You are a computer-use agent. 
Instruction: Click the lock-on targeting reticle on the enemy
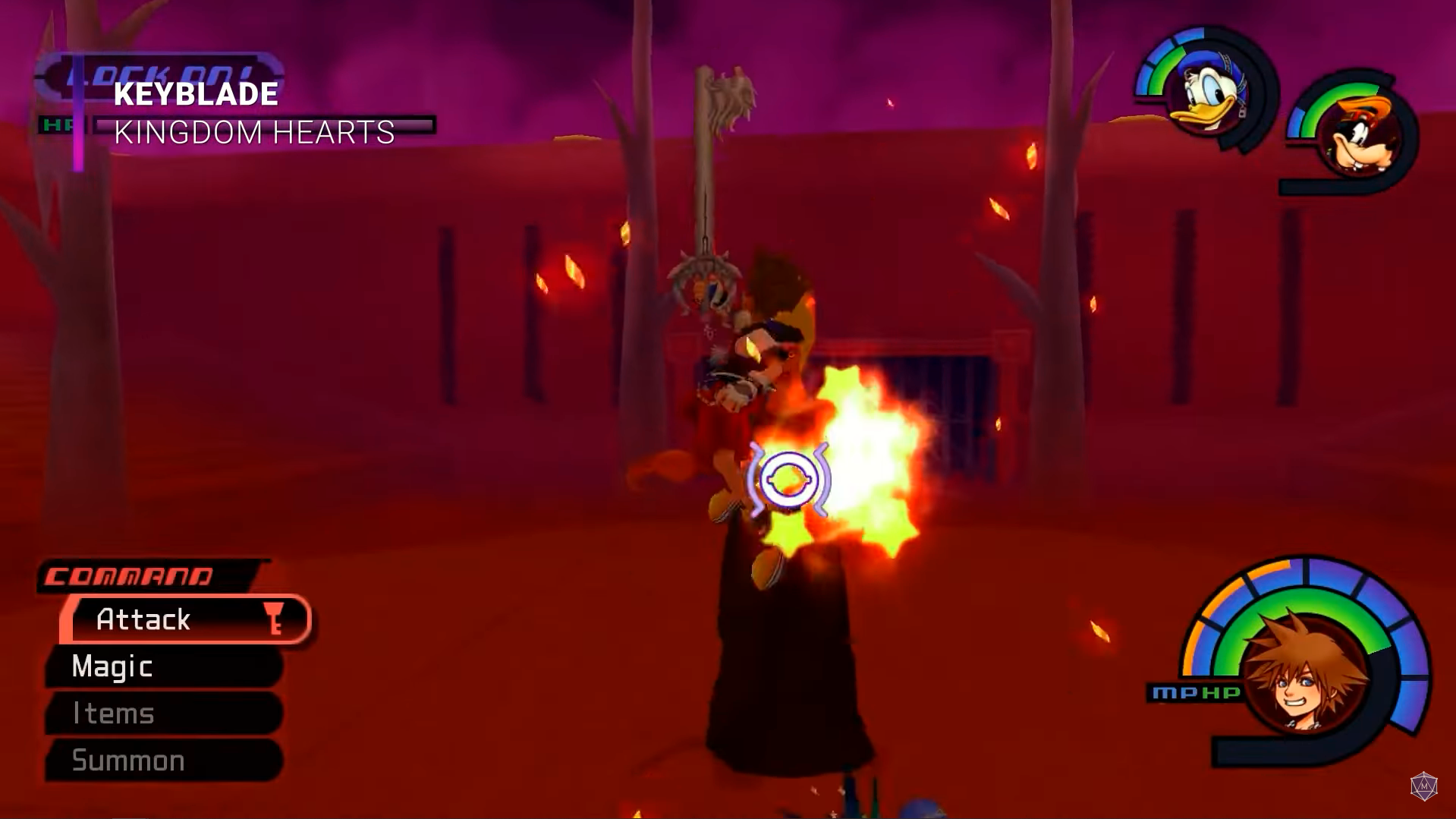(789, 478)
